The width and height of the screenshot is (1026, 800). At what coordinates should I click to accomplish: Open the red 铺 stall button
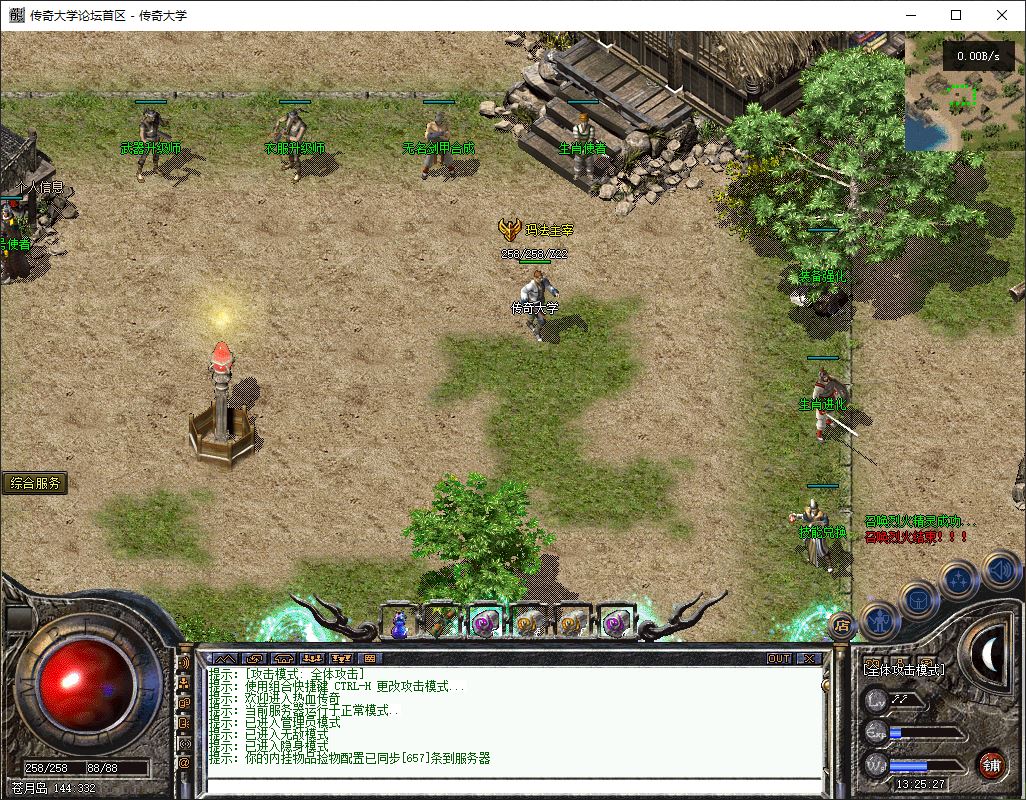(x=991, y=765)
